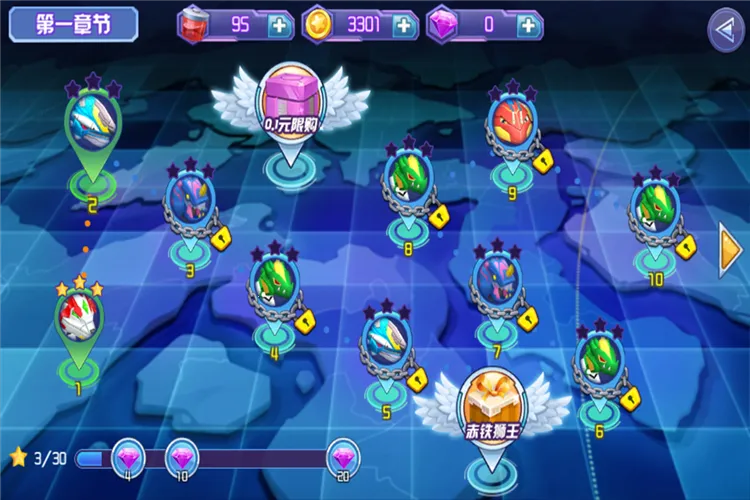Choose locked level 3 stage
This screenshot has width=750, height=500.
(x=189, y=202)
